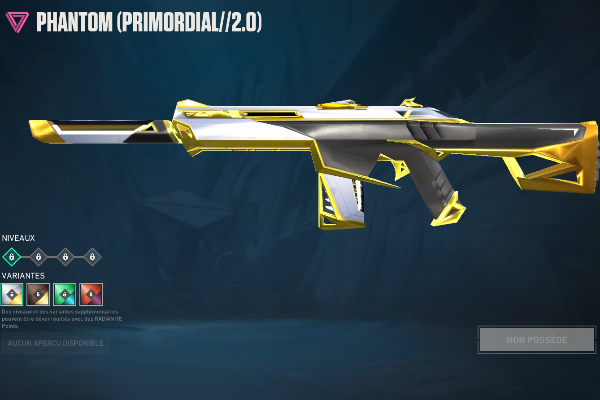This screenshot has width=600, height=400.
Task: Click the AUCUN APERÇU DISPONIBLE button
Action: (x=54, y=343)
